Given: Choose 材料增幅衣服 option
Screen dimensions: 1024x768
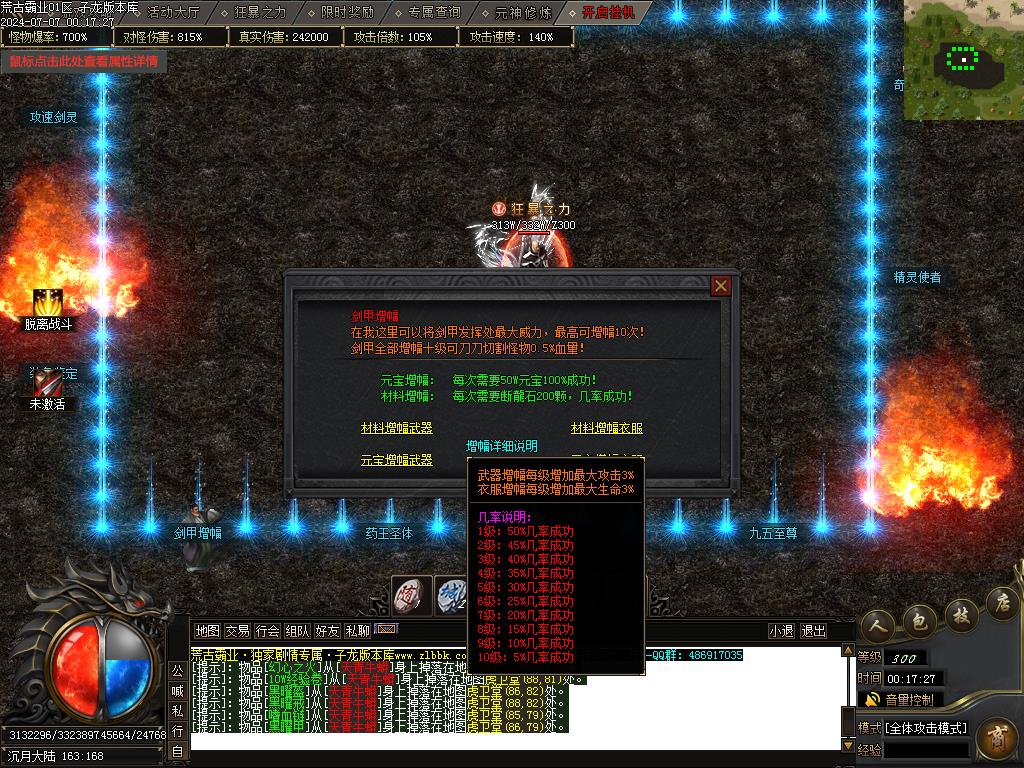Looking at the screenshot, I should tap(607, 428).
